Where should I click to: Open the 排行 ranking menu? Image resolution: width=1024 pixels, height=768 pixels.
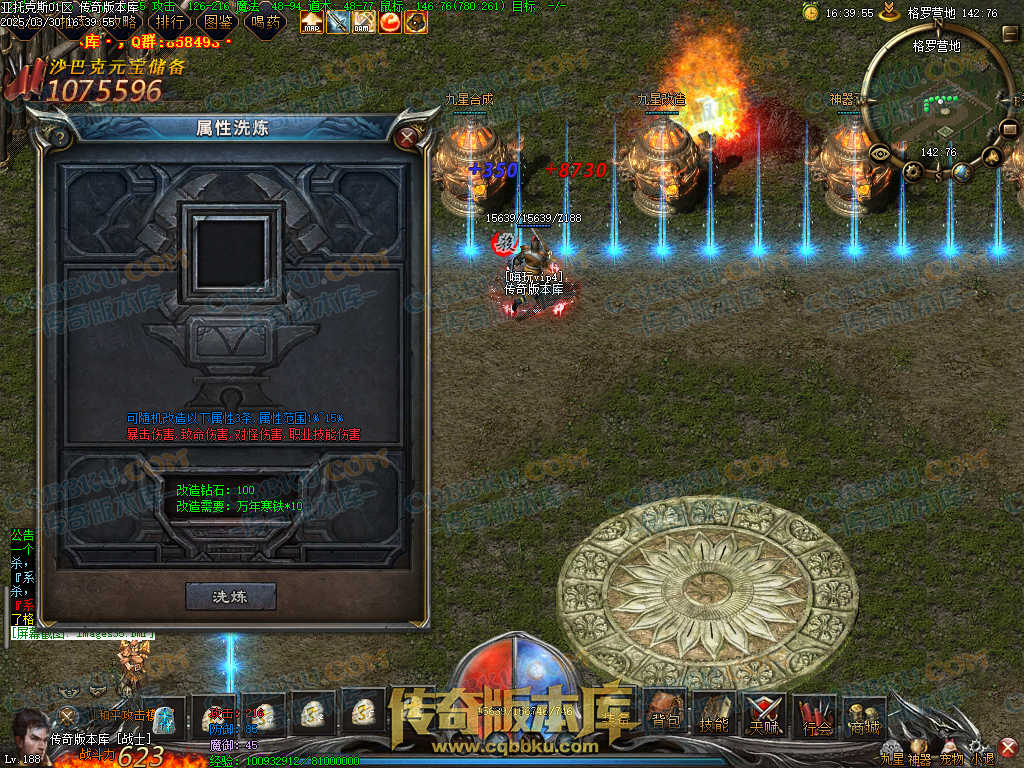tap(171, 21)
